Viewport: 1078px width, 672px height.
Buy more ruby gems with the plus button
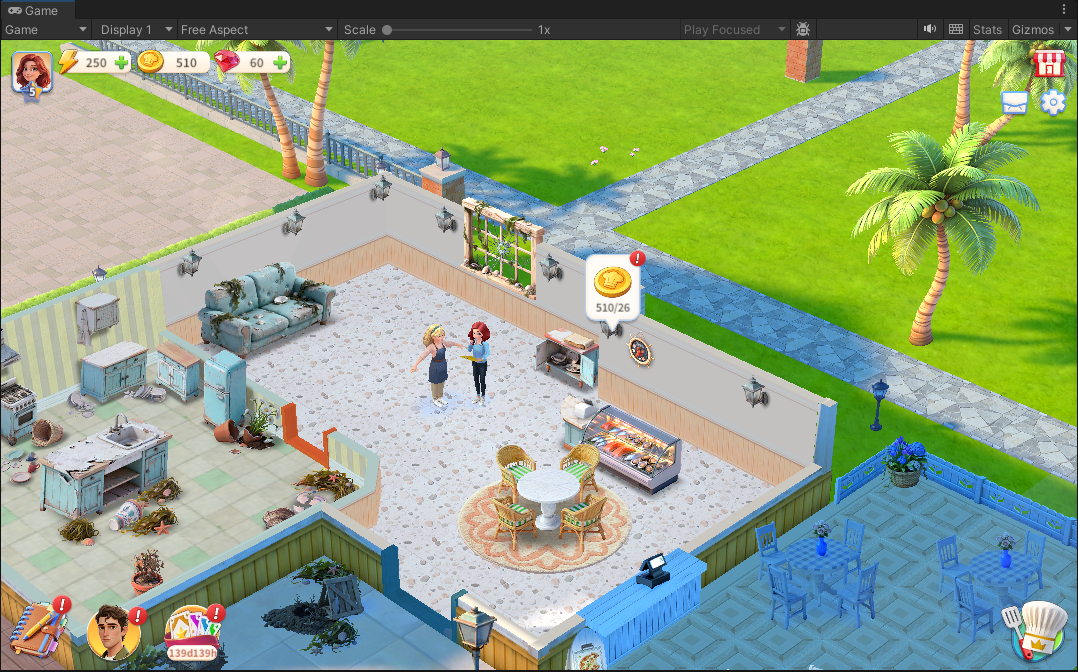point(280,63)
